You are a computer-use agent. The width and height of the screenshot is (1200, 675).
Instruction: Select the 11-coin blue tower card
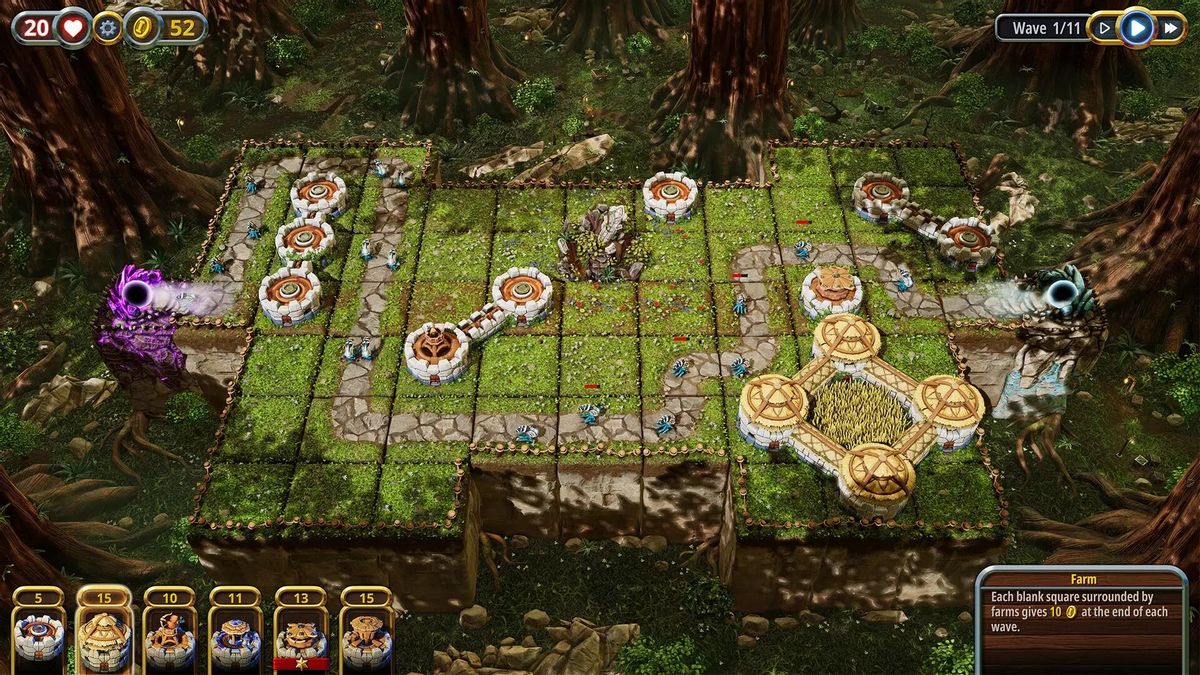(235, 634)
